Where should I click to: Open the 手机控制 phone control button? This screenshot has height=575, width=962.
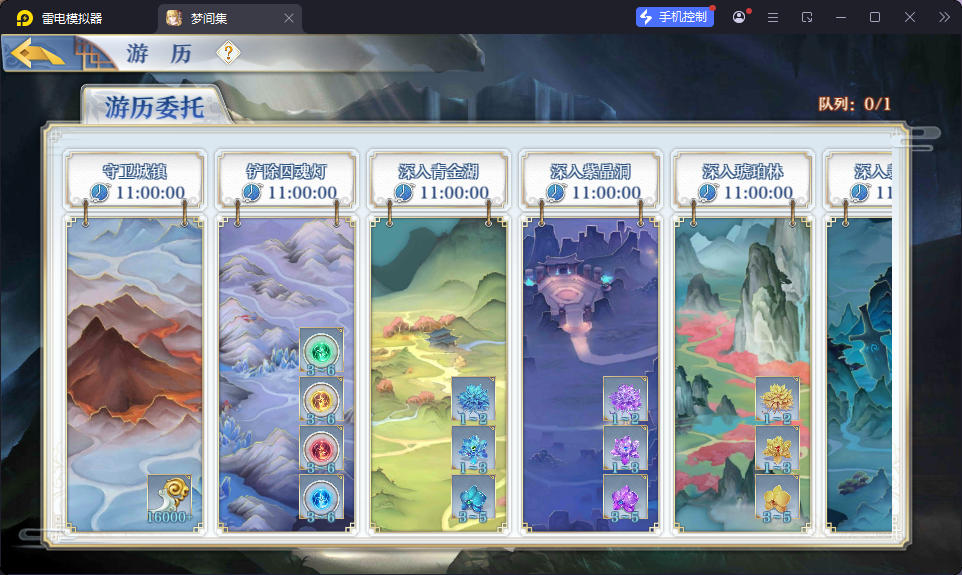[x=675, y=17]
